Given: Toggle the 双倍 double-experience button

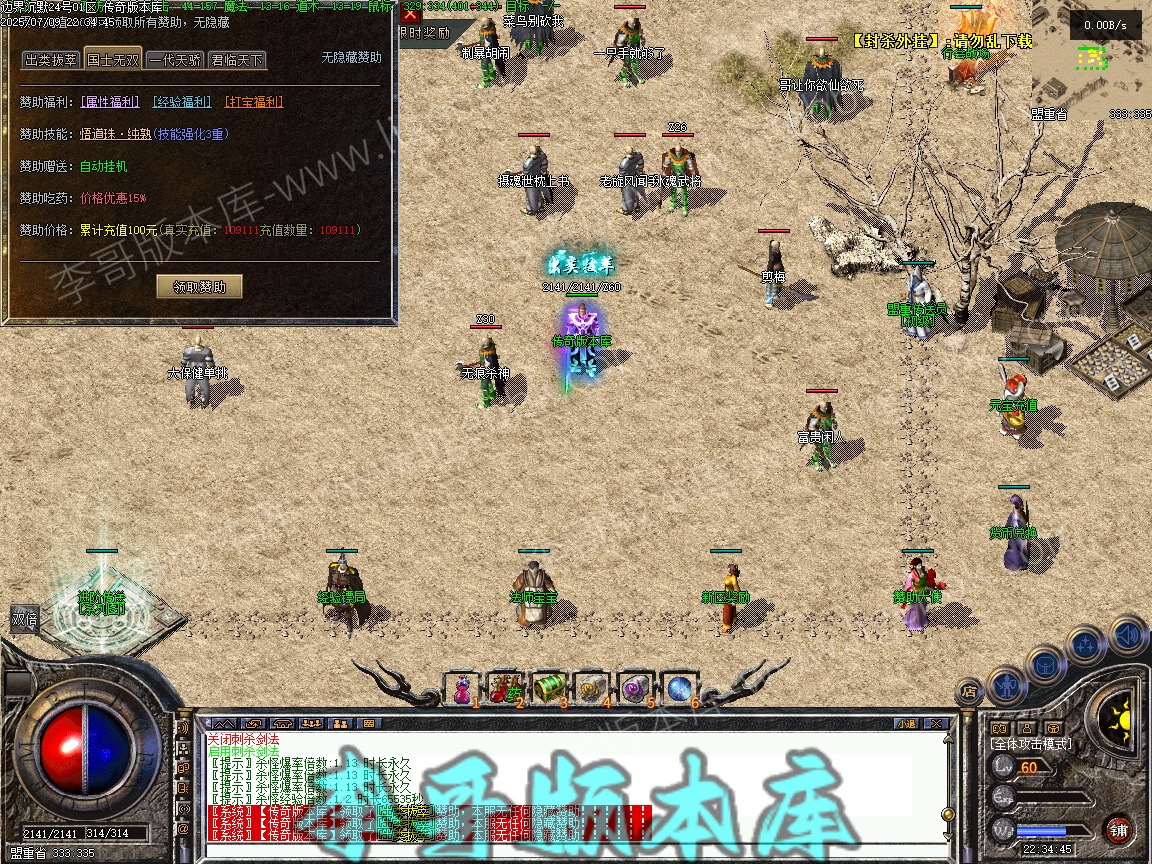Looking at the screenshot, I should pyautogui.click(x=25, y=618).
